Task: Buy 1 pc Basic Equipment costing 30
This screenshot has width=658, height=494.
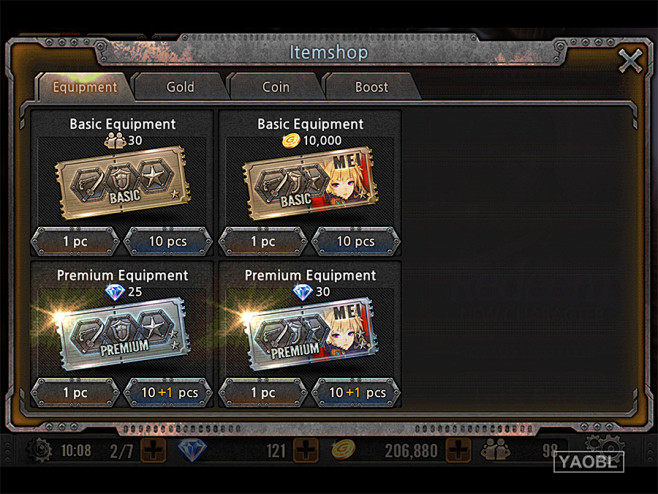Action: (75, 241)
